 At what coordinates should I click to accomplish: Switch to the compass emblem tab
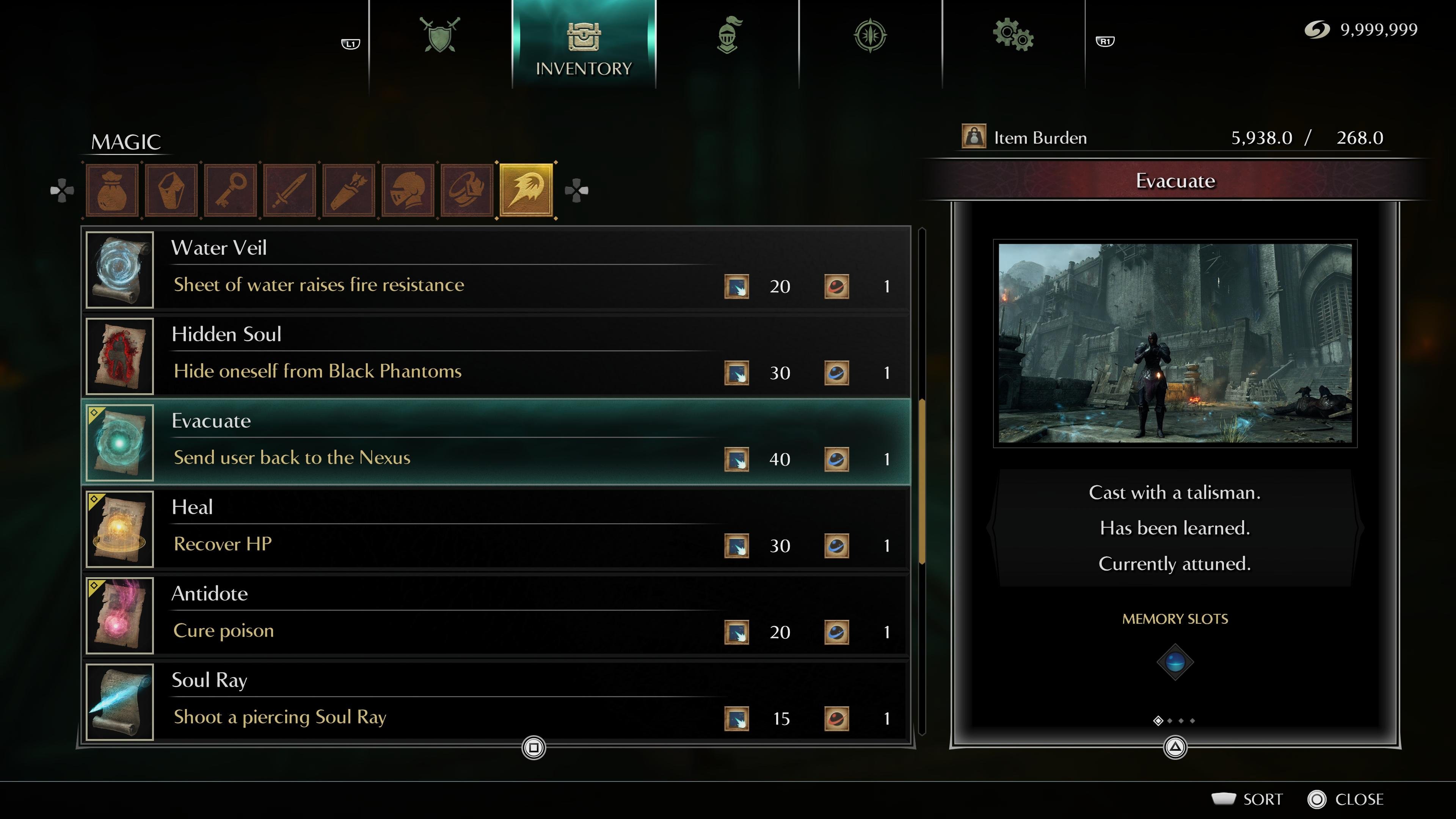pyautogui.click(x=870, y=35)
